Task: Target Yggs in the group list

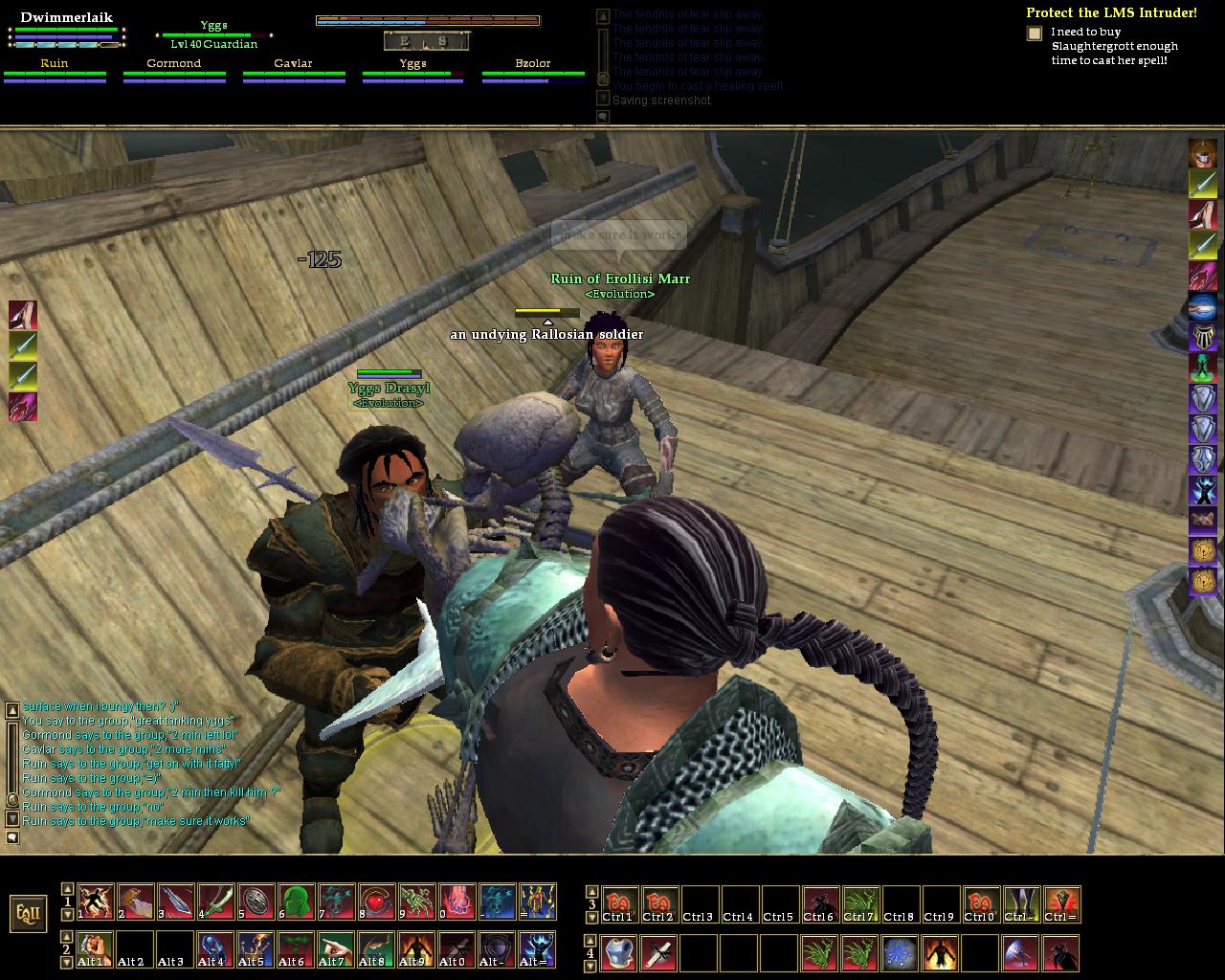Action: click(412, 70)
